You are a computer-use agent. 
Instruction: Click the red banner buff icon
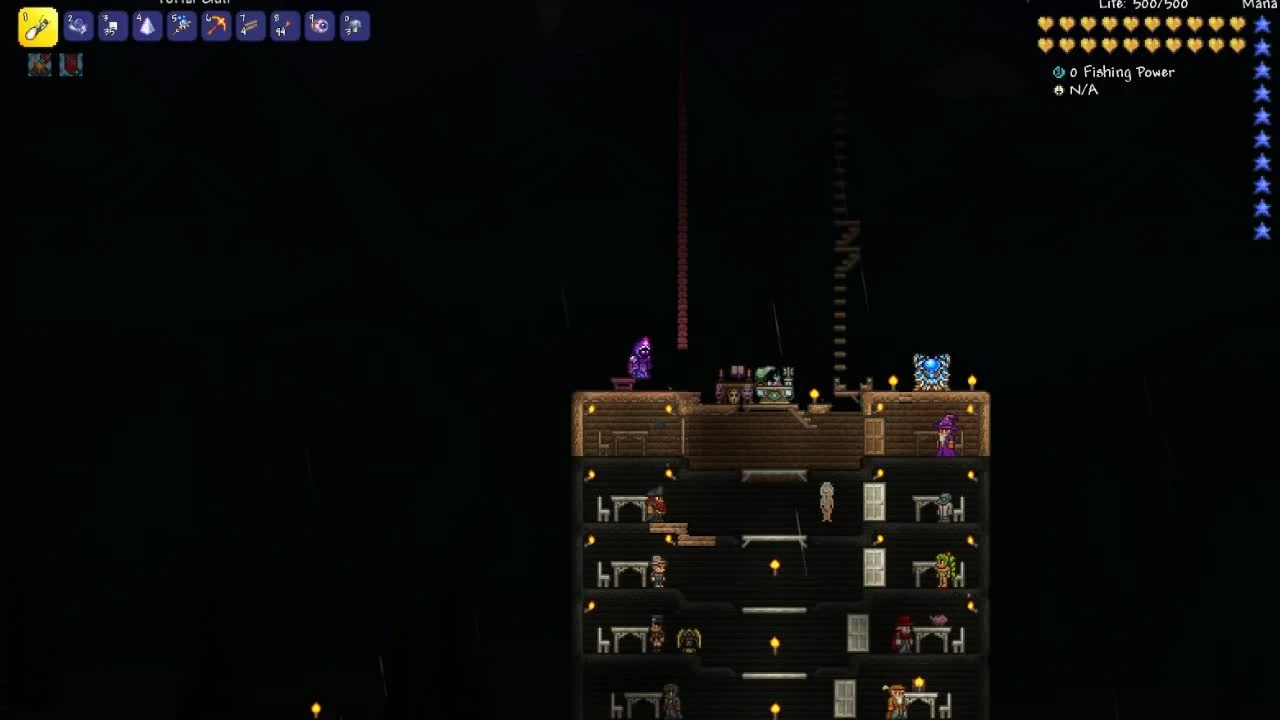tap(68, 62)
